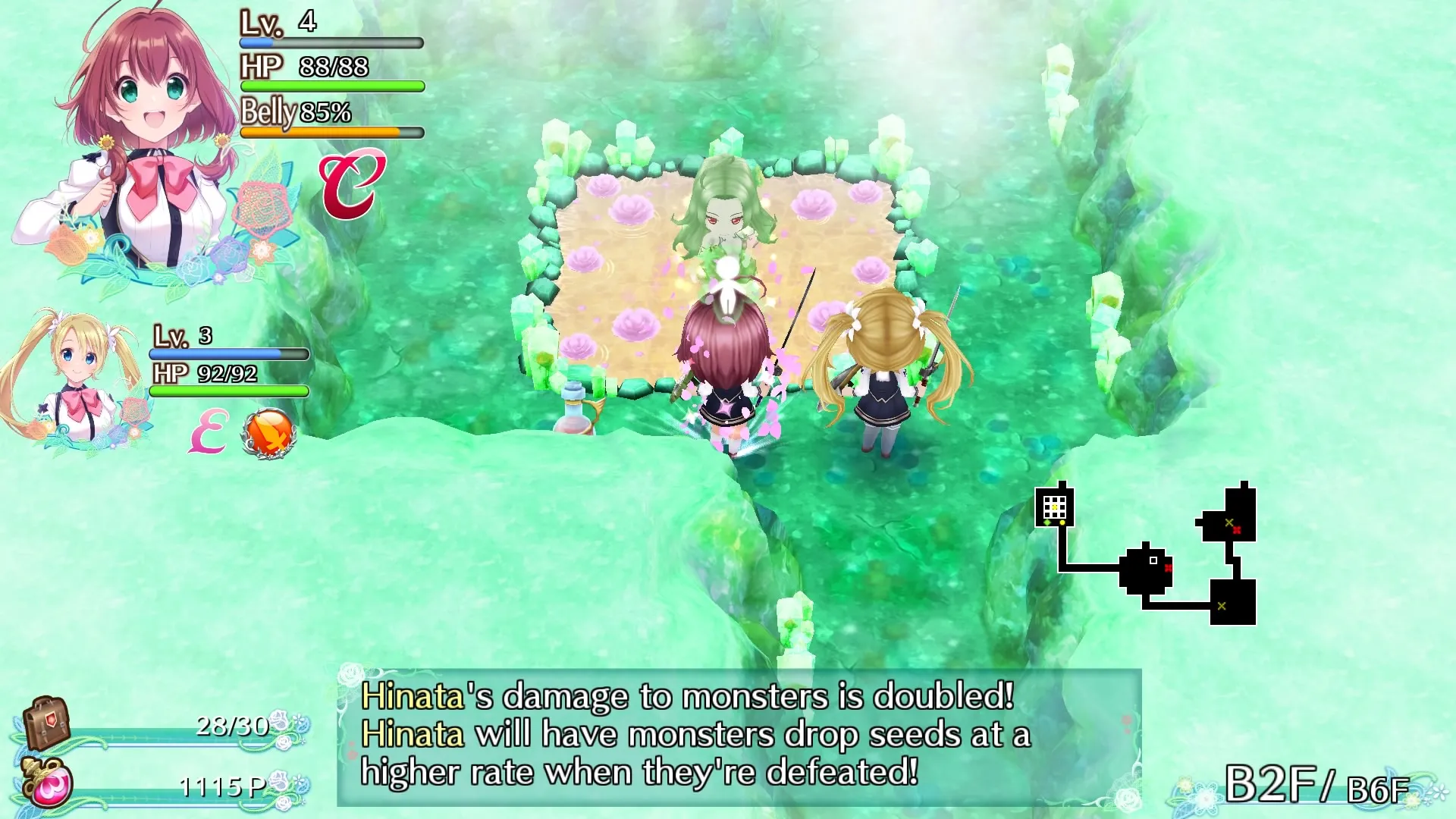Click the green HP 92/92 bar
The width and height of the screenshot is (1456, 819).
pyautogui.click(x=227, y=392)
